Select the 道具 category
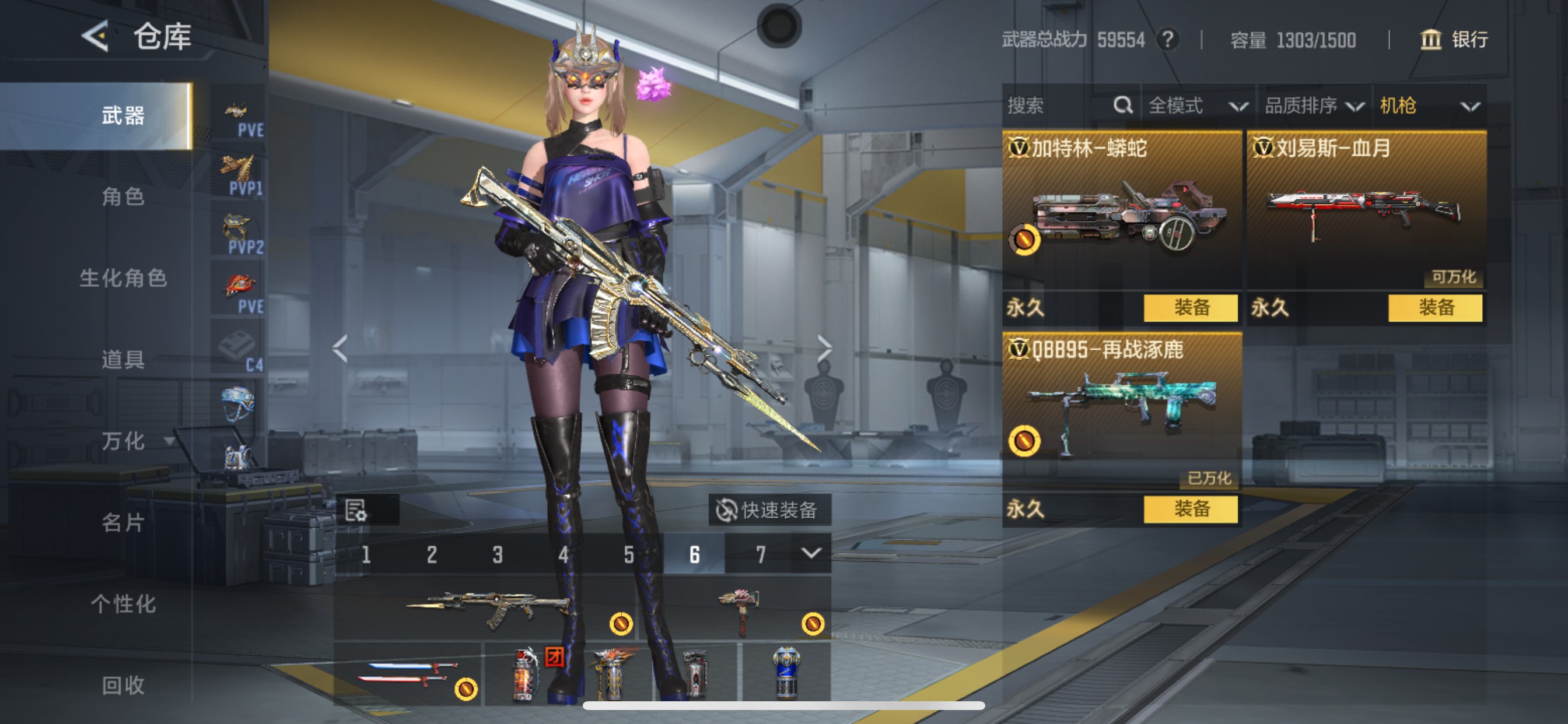 tap(123, 360)
